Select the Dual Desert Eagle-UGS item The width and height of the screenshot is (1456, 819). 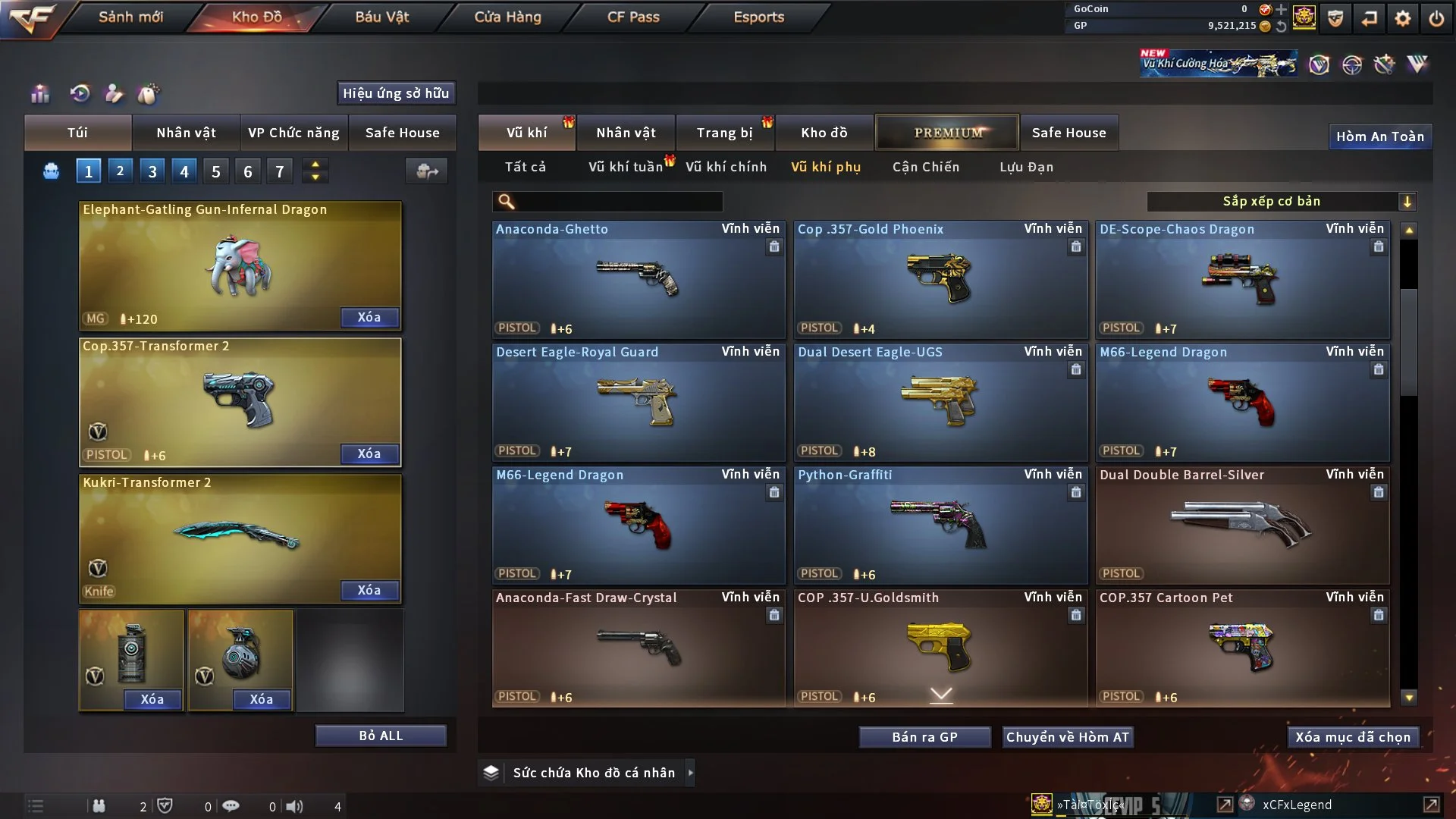point(940,402)
